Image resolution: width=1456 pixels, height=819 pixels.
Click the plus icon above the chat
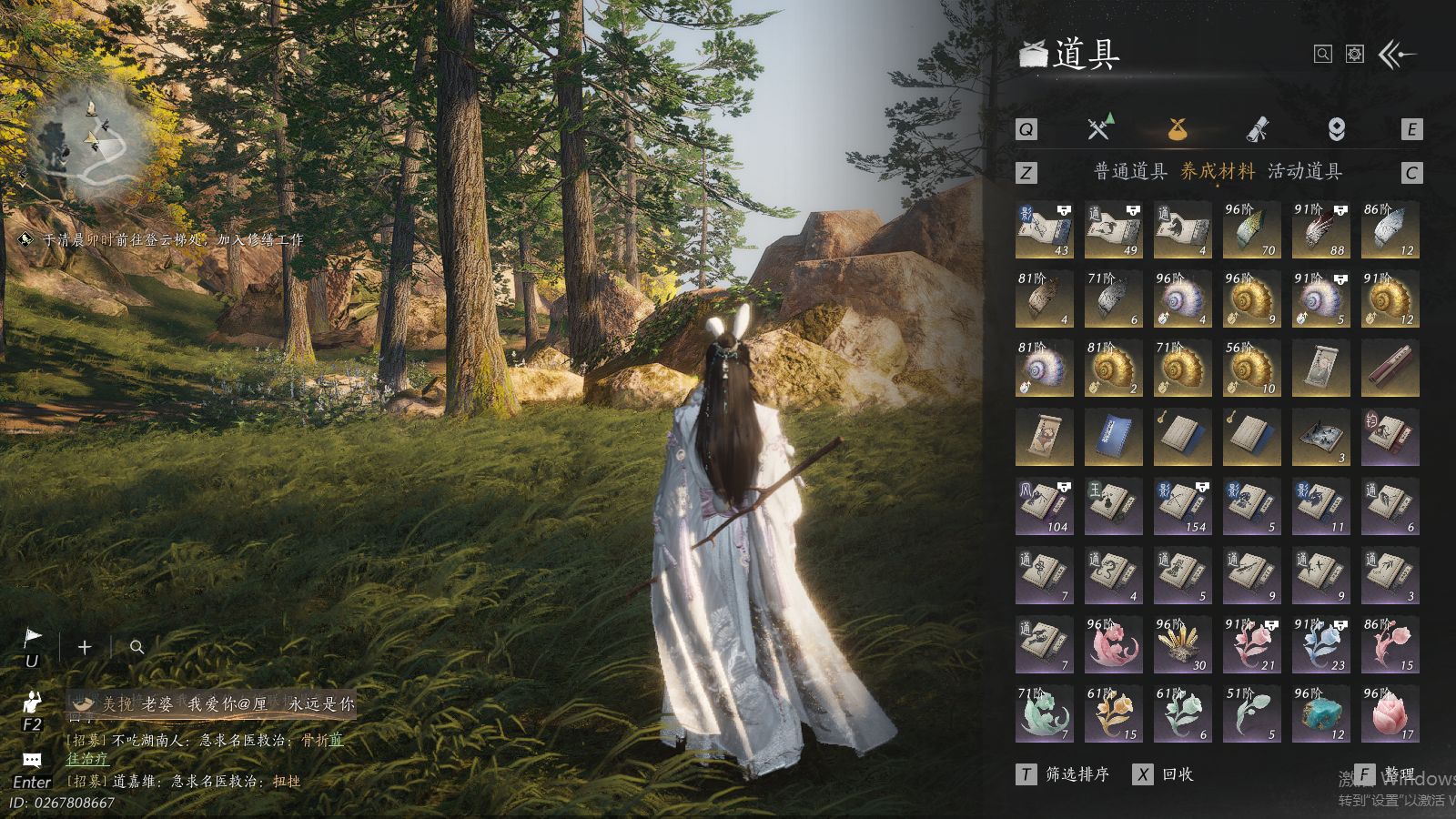click(85, 647)
